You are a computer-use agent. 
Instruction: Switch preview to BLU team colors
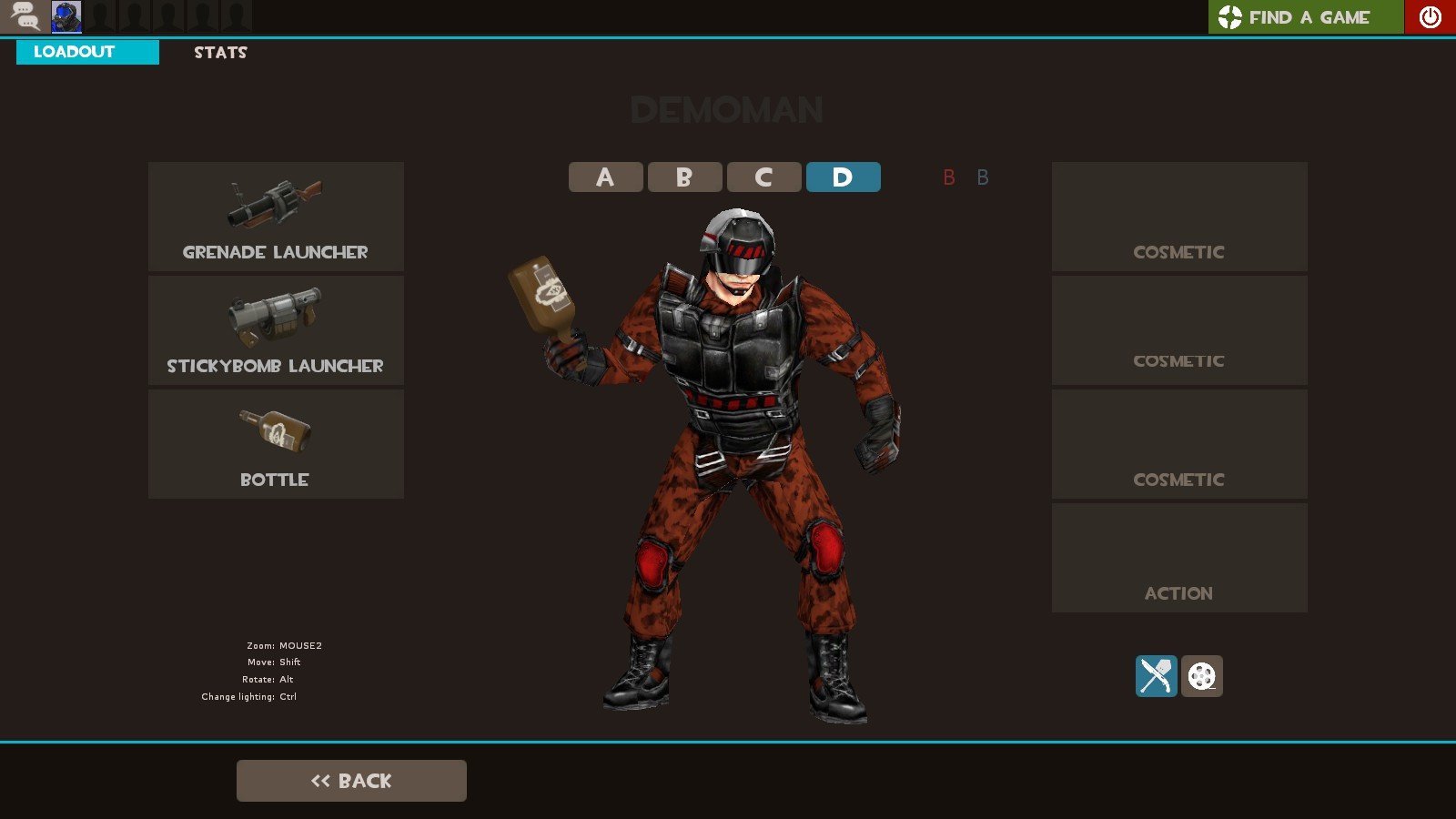pyautogui.click(x=982, y=177)
